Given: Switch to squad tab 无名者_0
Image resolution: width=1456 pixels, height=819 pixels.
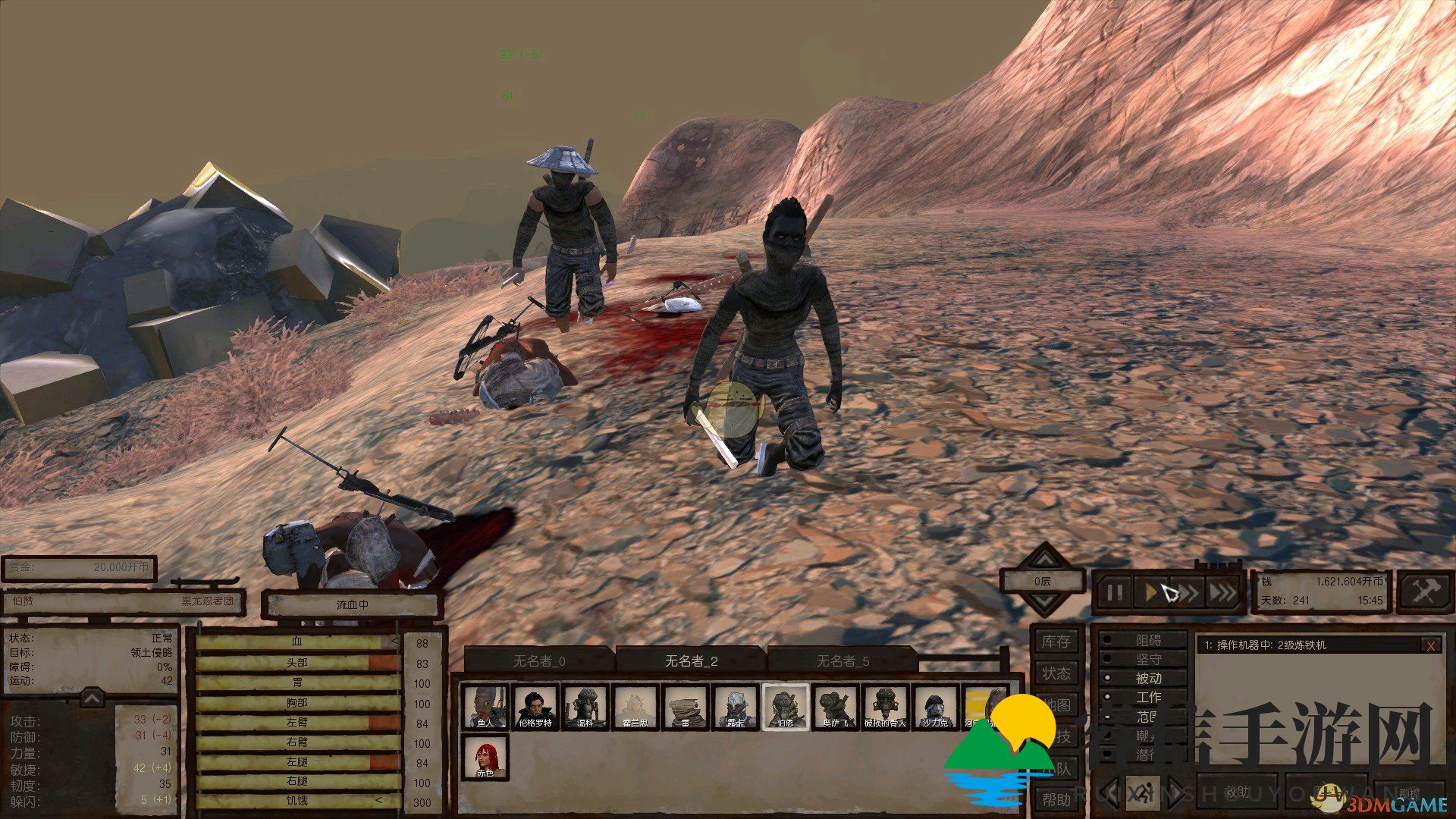Looking at the screenshot, I should 538,661.
